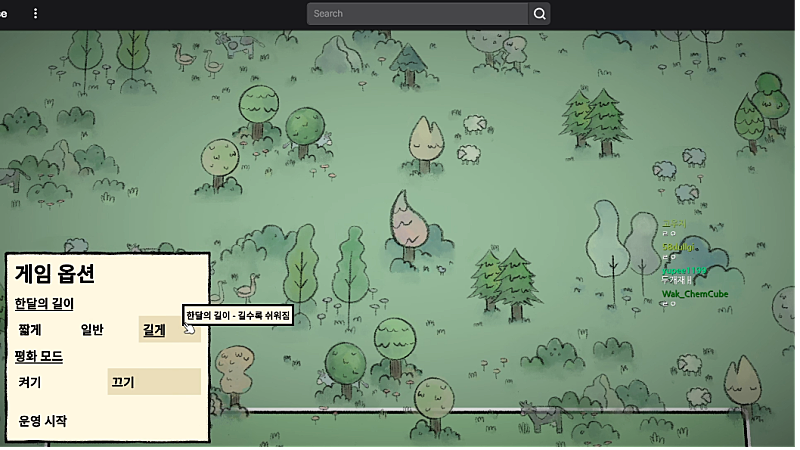Select the 짧게 month length option
Image resolution: width=800 pixels, height=450 pixels.
tap(30, 330)
